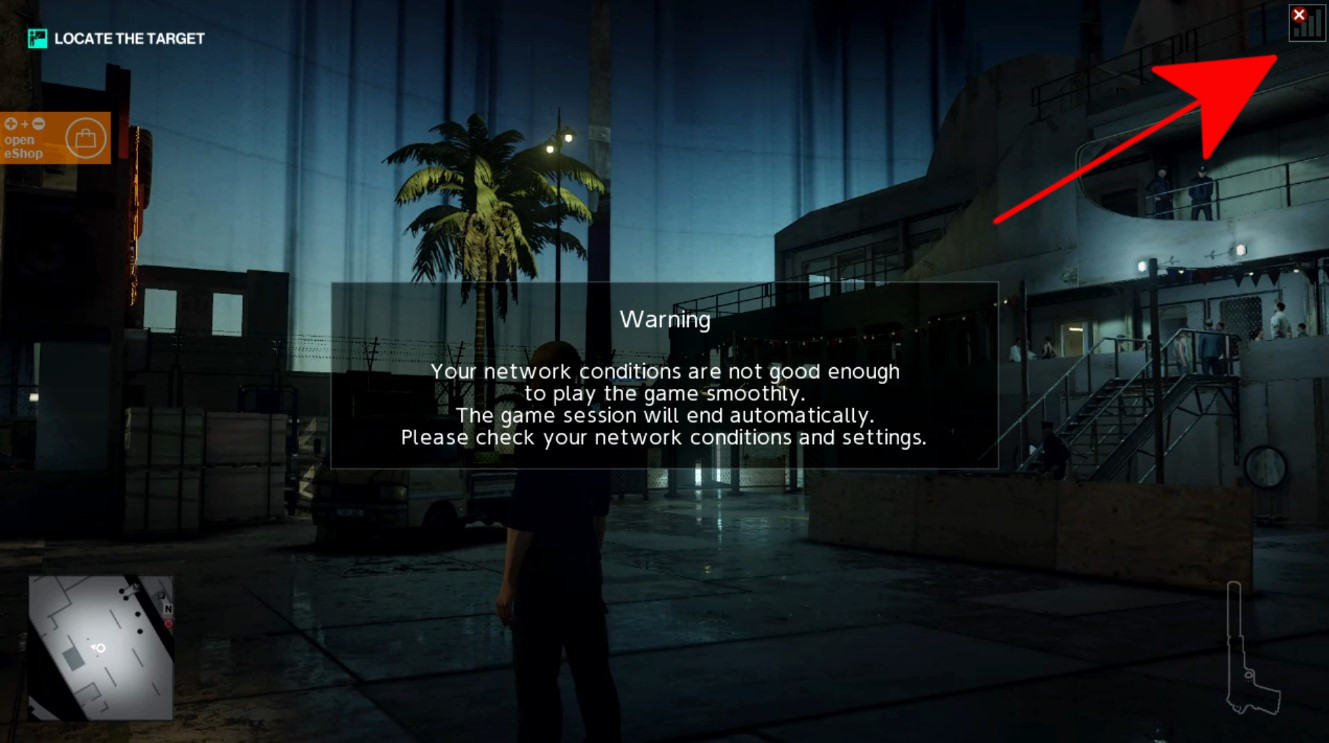This screenshot has height=743, width=1329.
Task: Click the gray building block on the minimap
Action: click(73, 660)
